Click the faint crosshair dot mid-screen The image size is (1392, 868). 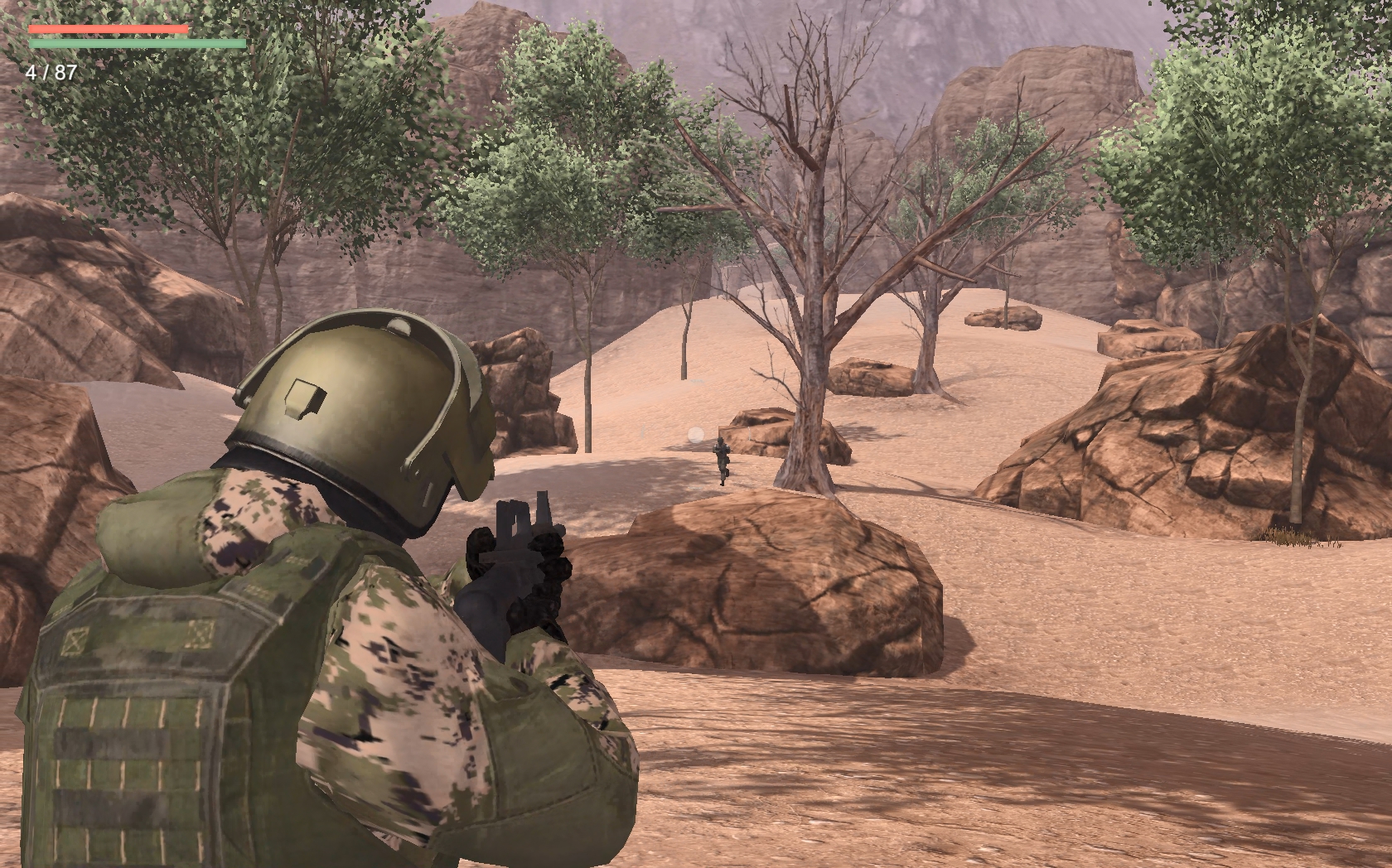pos(695,434)
